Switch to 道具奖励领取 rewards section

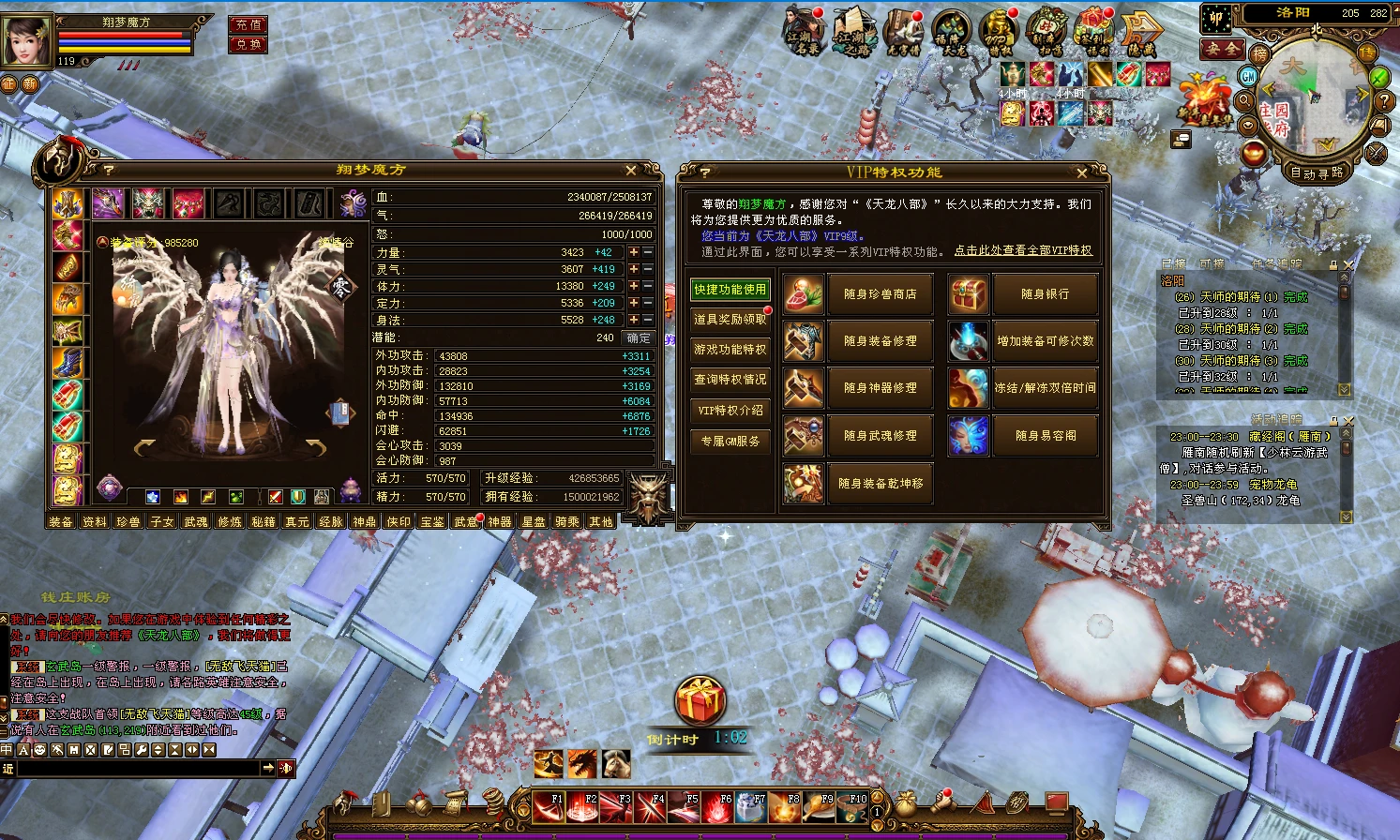[x=730, y=320]
